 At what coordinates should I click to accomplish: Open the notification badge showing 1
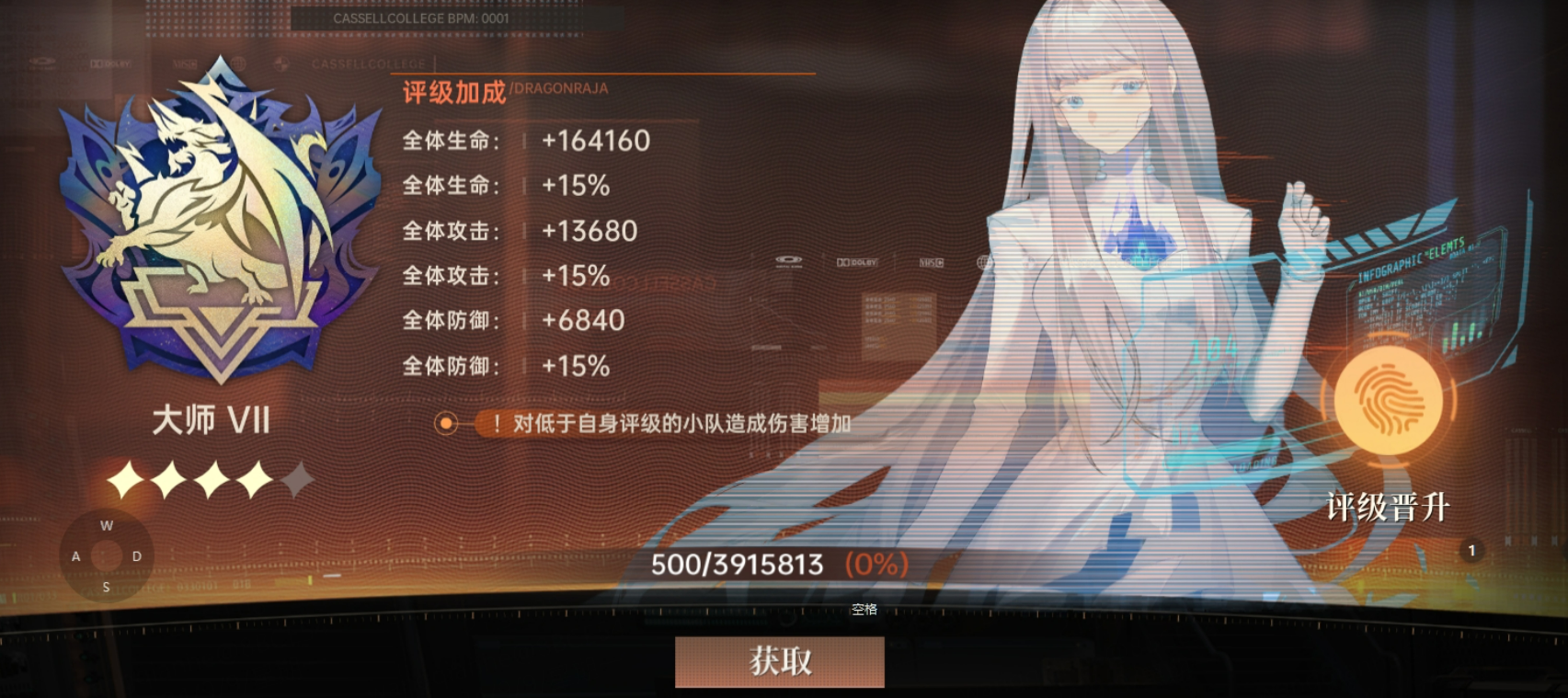click(1472, 550)
